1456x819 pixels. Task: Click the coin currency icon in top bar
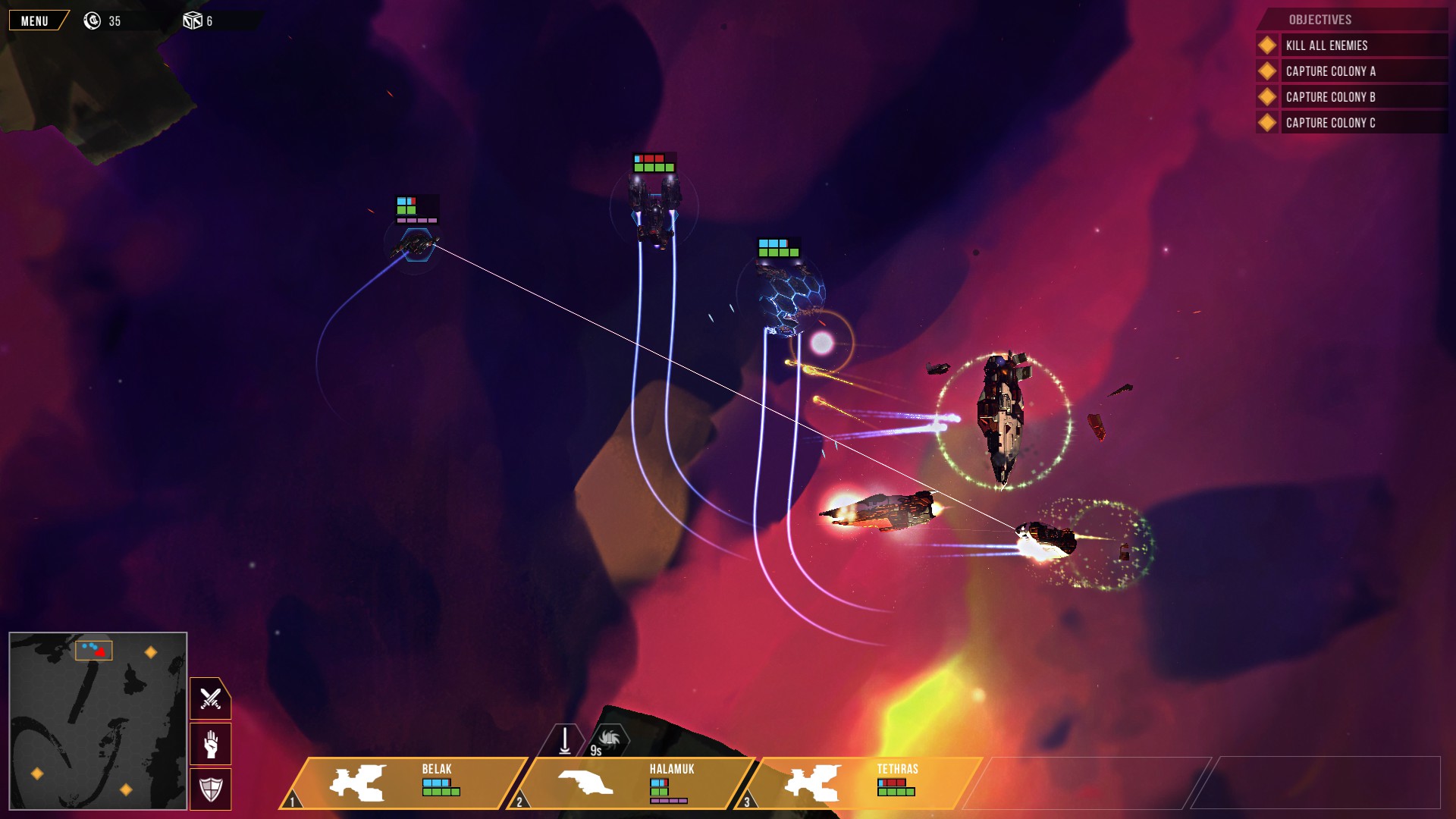(x=91, y=20)
